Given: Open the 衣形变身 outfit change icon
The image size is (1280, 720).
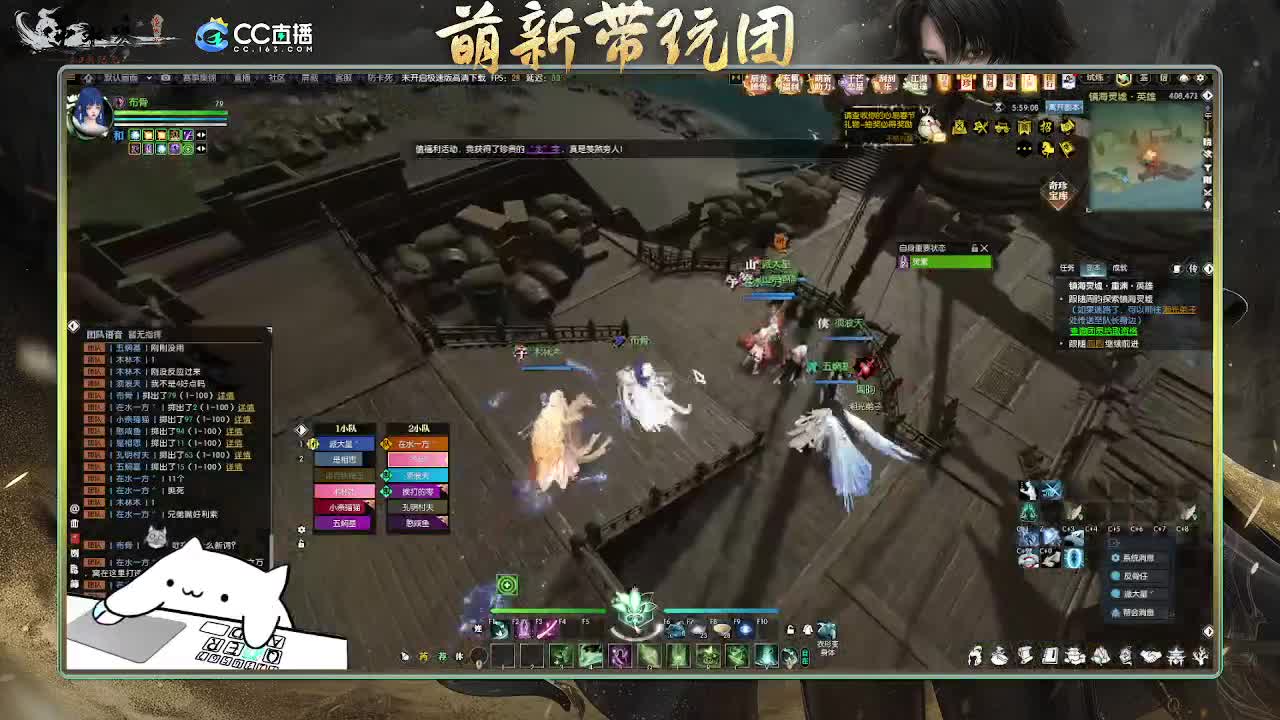Looking at the screenshot, I should (x=827, y=630).
